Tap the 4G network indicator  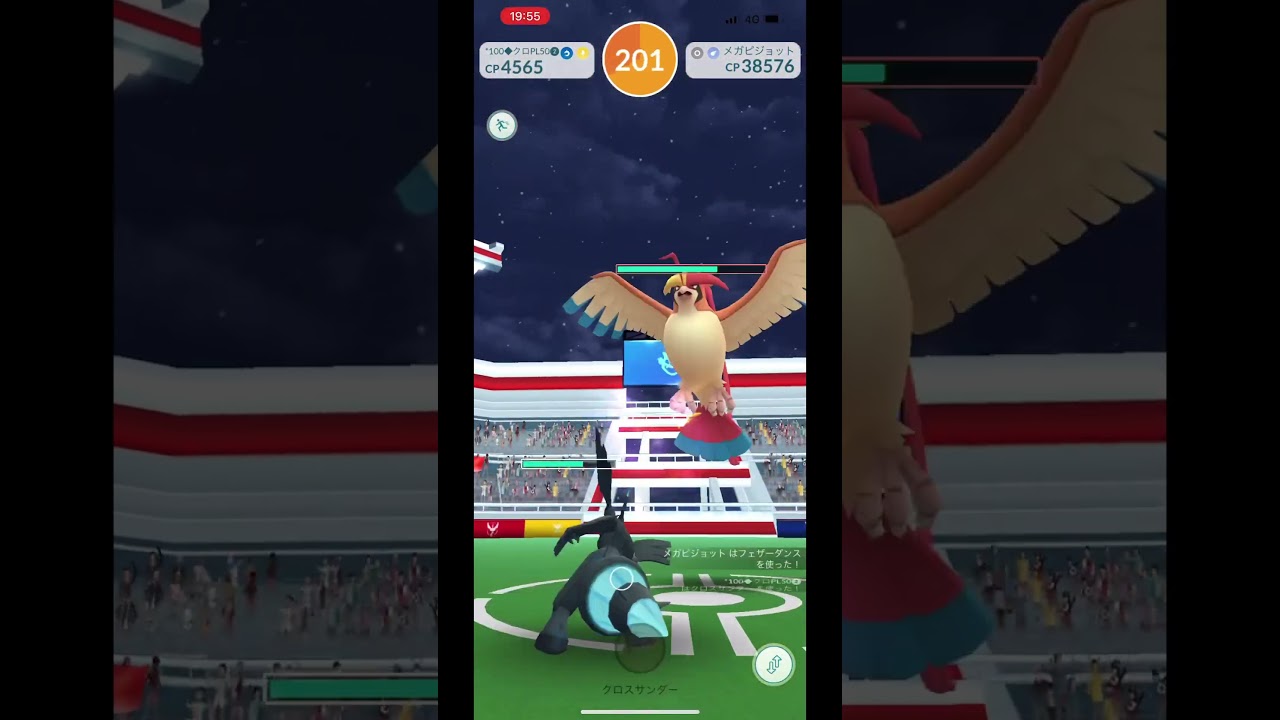click(x=753, y=17)
